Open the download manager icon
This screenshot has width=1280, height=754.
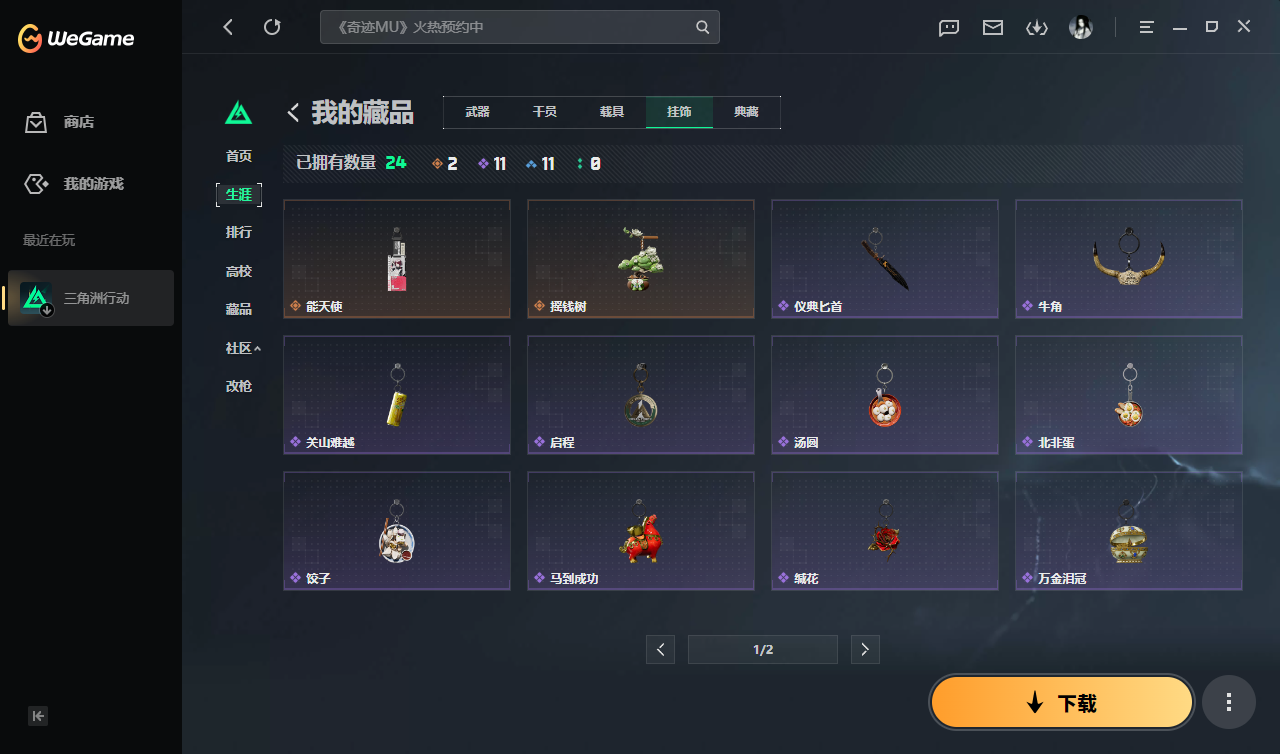tap(1037, 27)
